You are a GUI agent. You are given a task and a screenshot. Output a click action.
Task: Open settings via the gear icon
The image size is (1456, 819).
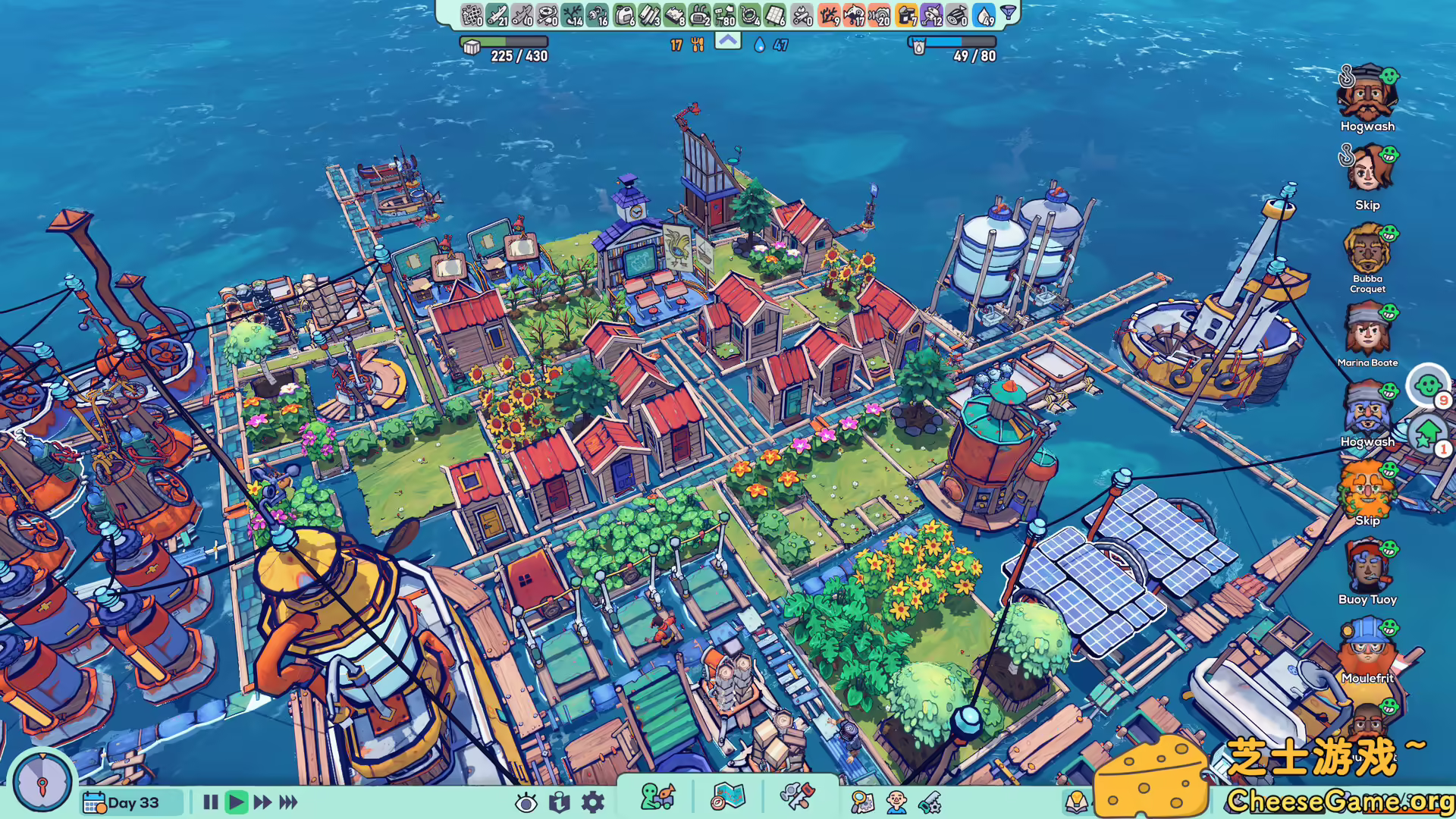[591, 802]
